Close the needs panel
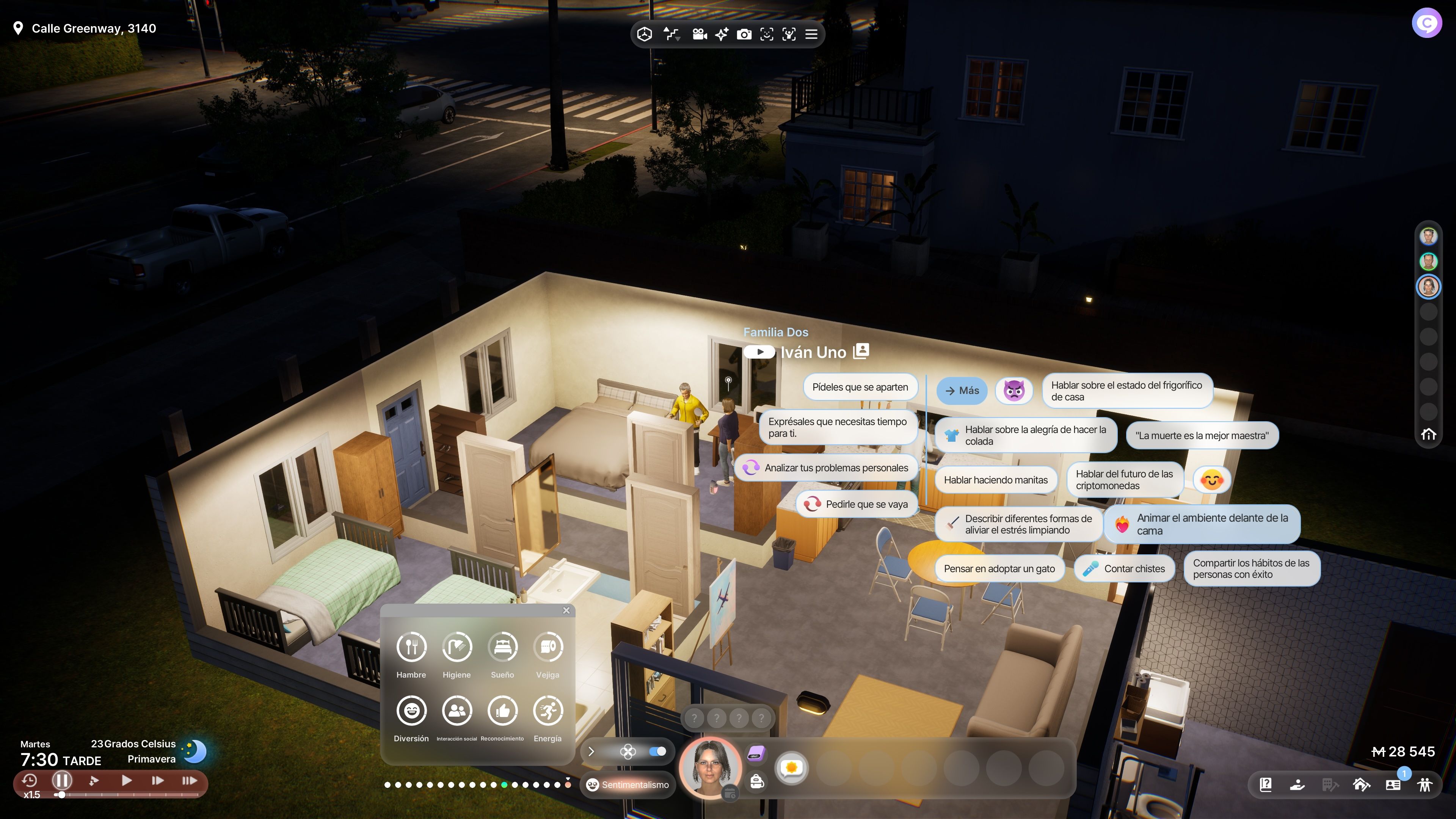 tap(566, 610)
